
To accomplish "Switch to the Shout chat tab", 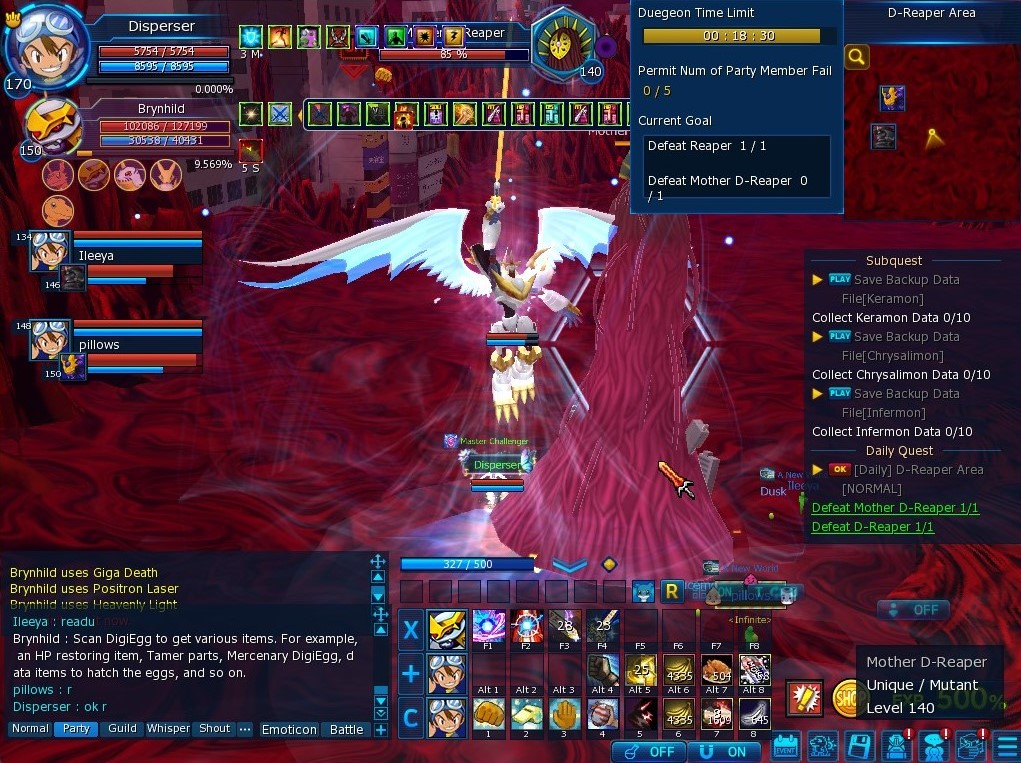I will click(x=214, y=729).
